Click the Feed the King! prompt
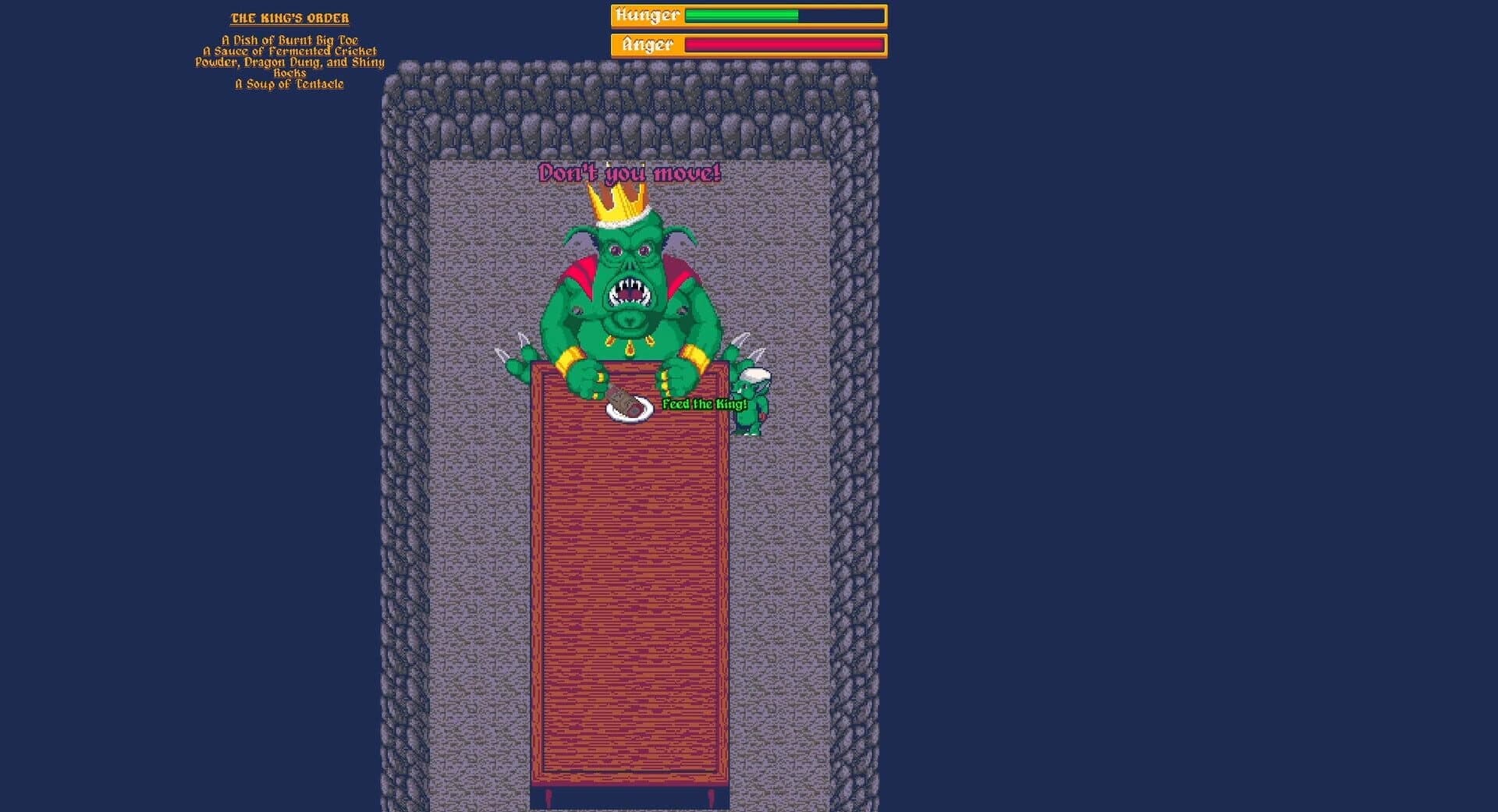 [x=701, y=406]
